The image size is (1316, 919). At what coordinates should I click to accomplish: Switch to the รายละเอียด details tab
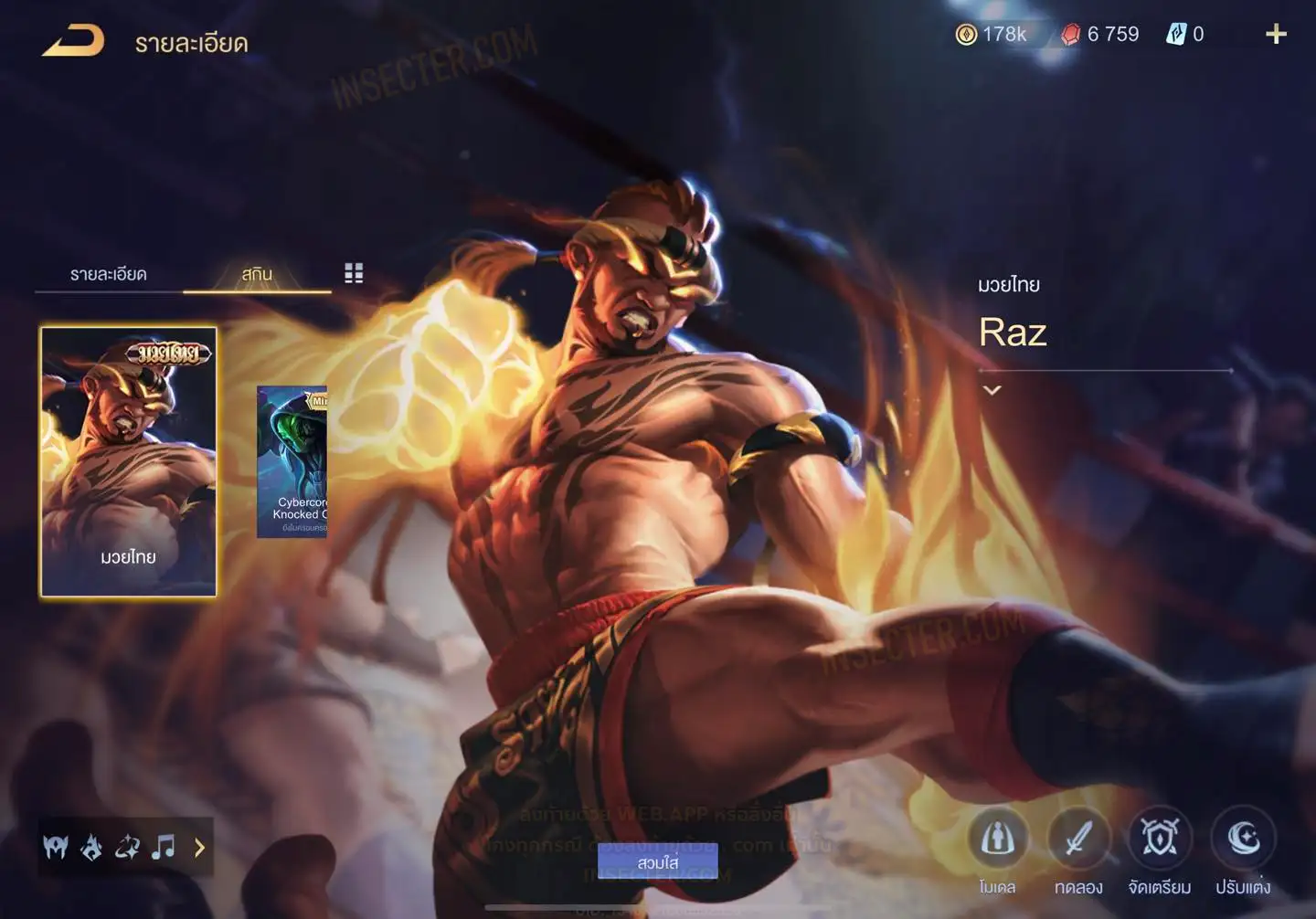click(x=108, y=274)
